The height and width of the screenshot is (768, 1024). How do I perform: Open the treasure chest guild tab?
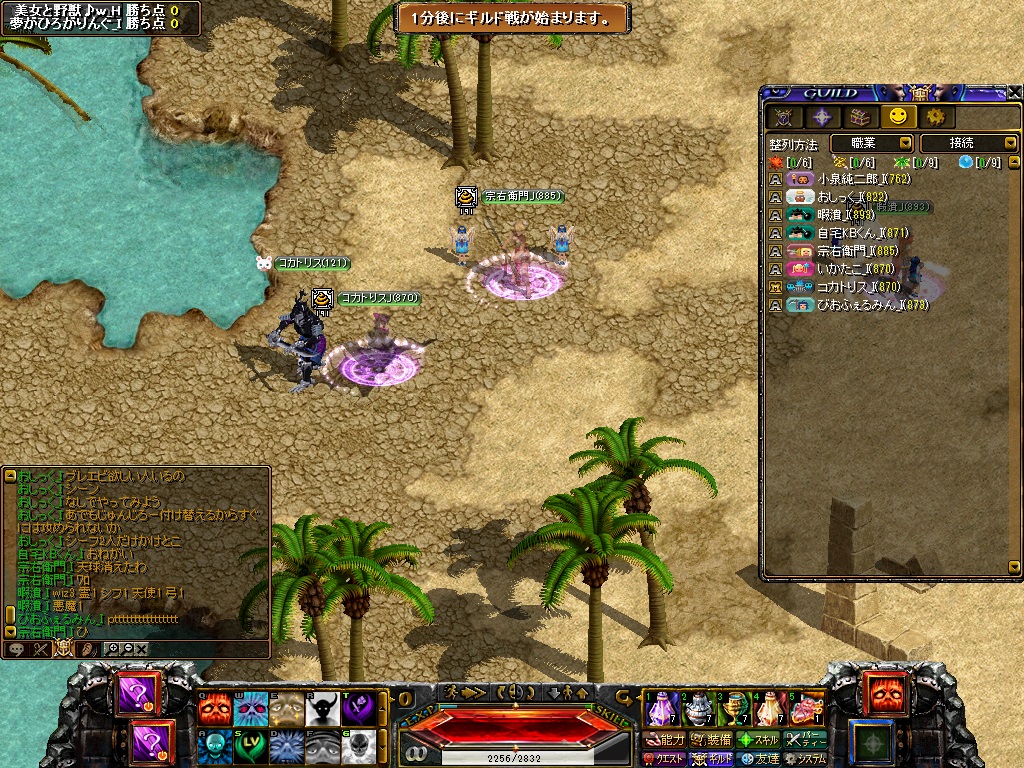pyautogui.click(x=859, y=117)
